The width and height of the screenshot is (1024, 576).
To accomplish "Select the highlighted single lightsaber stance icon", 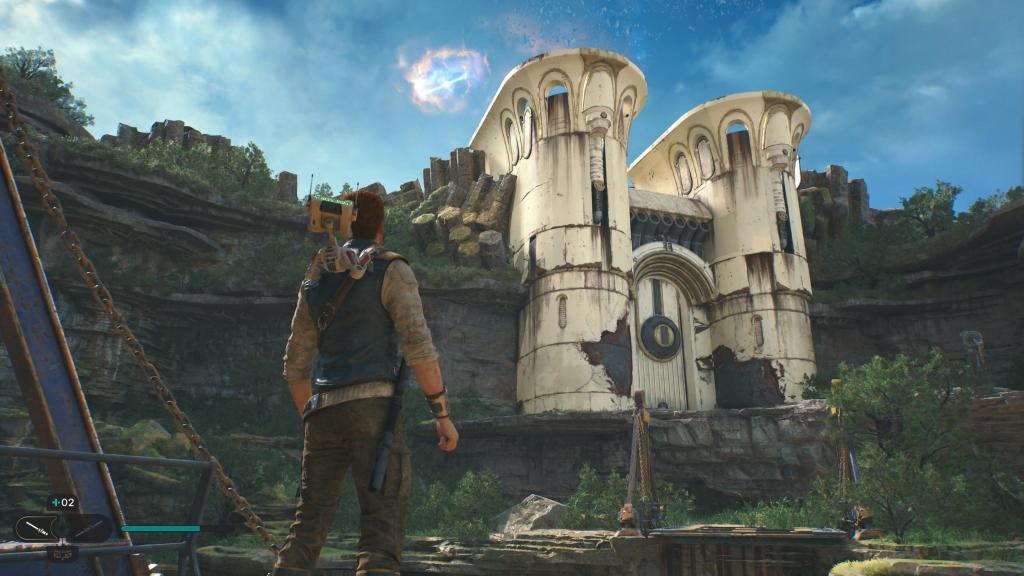I will [36, 527].
